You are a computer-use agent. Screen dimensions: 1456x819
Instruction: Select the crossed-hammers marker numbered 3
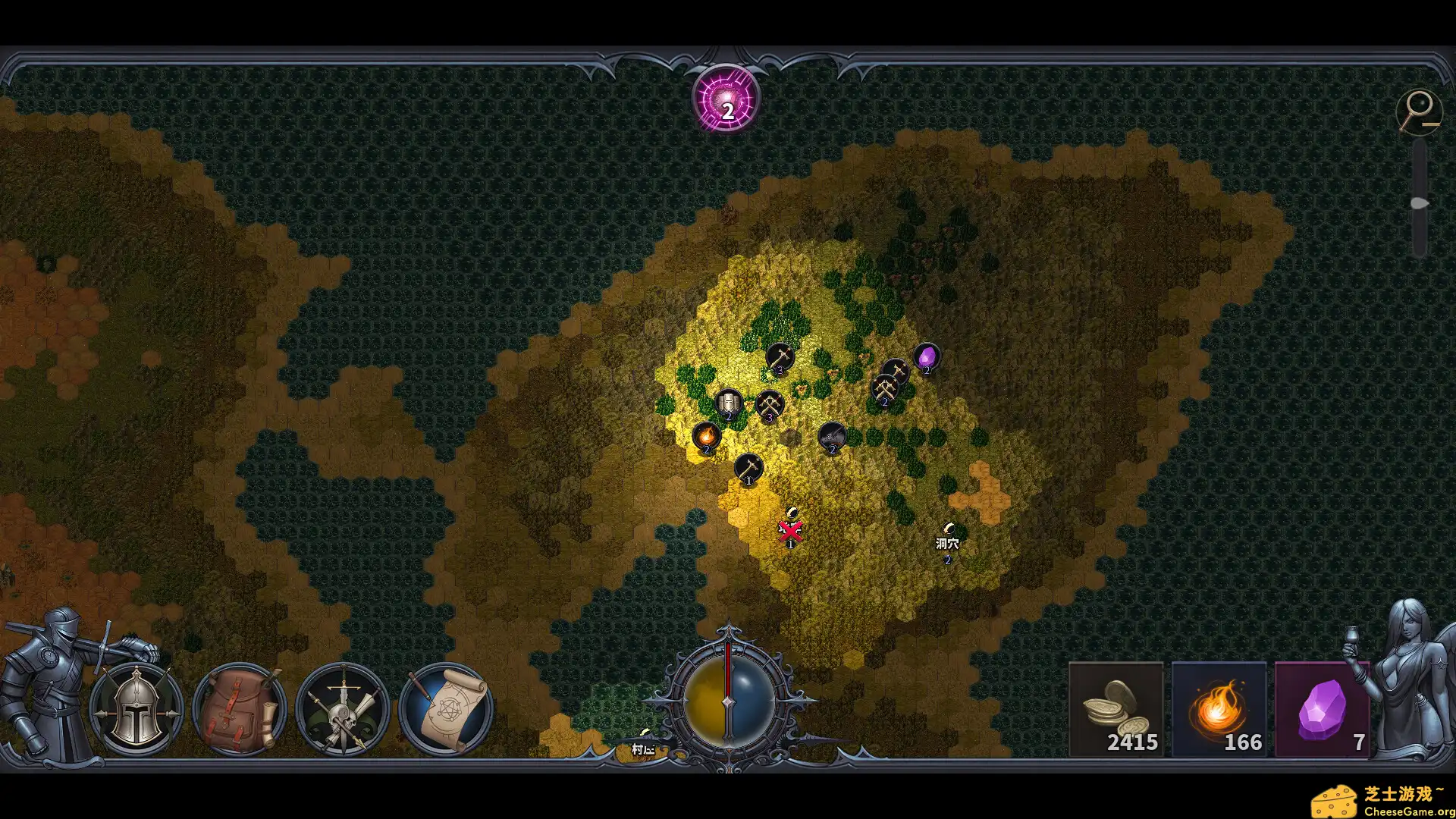point(770,403)
